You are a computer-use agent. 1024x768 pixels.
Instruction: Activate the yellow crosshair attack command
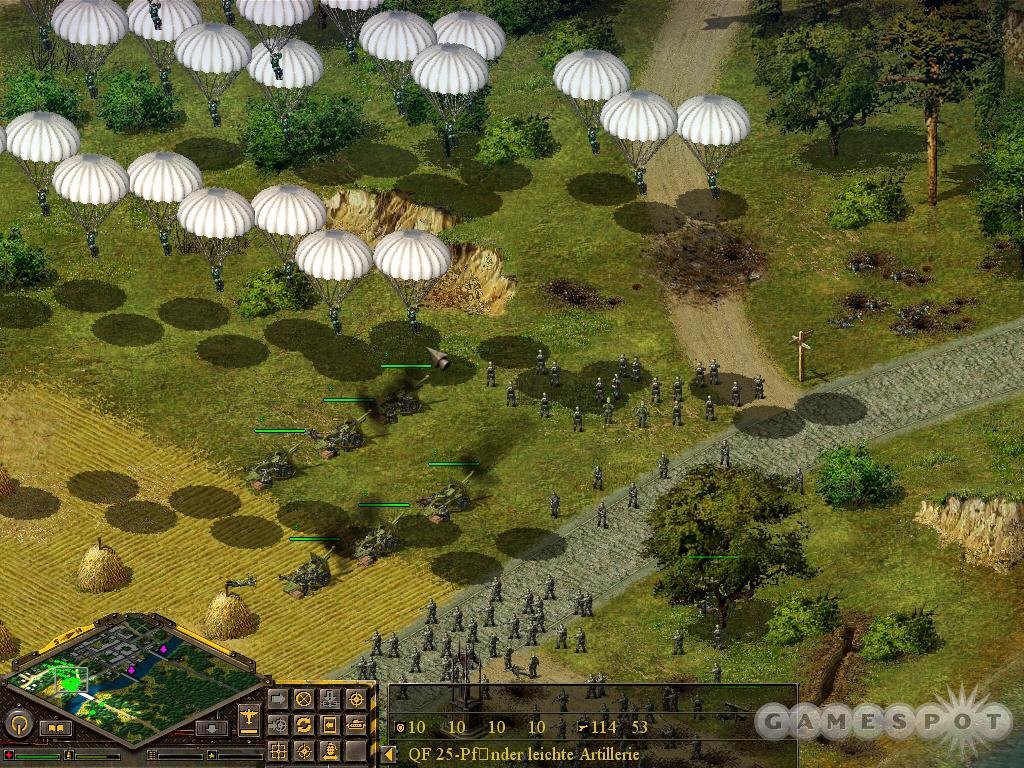355,698
